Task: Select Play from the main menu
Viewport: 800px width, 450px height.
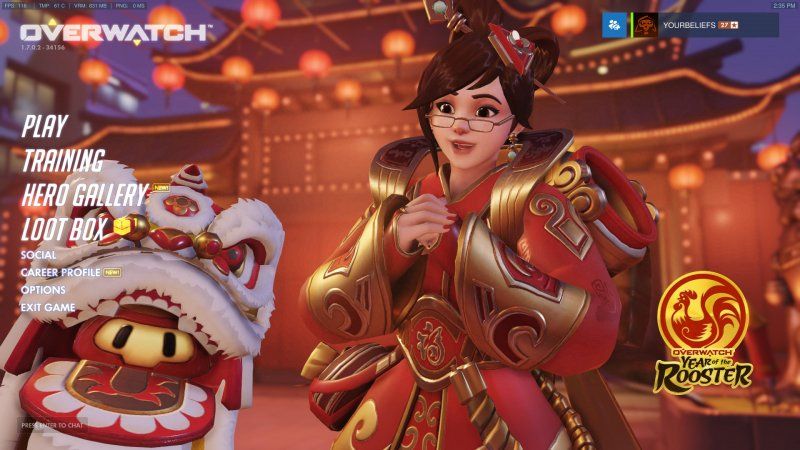Action: 44,126
